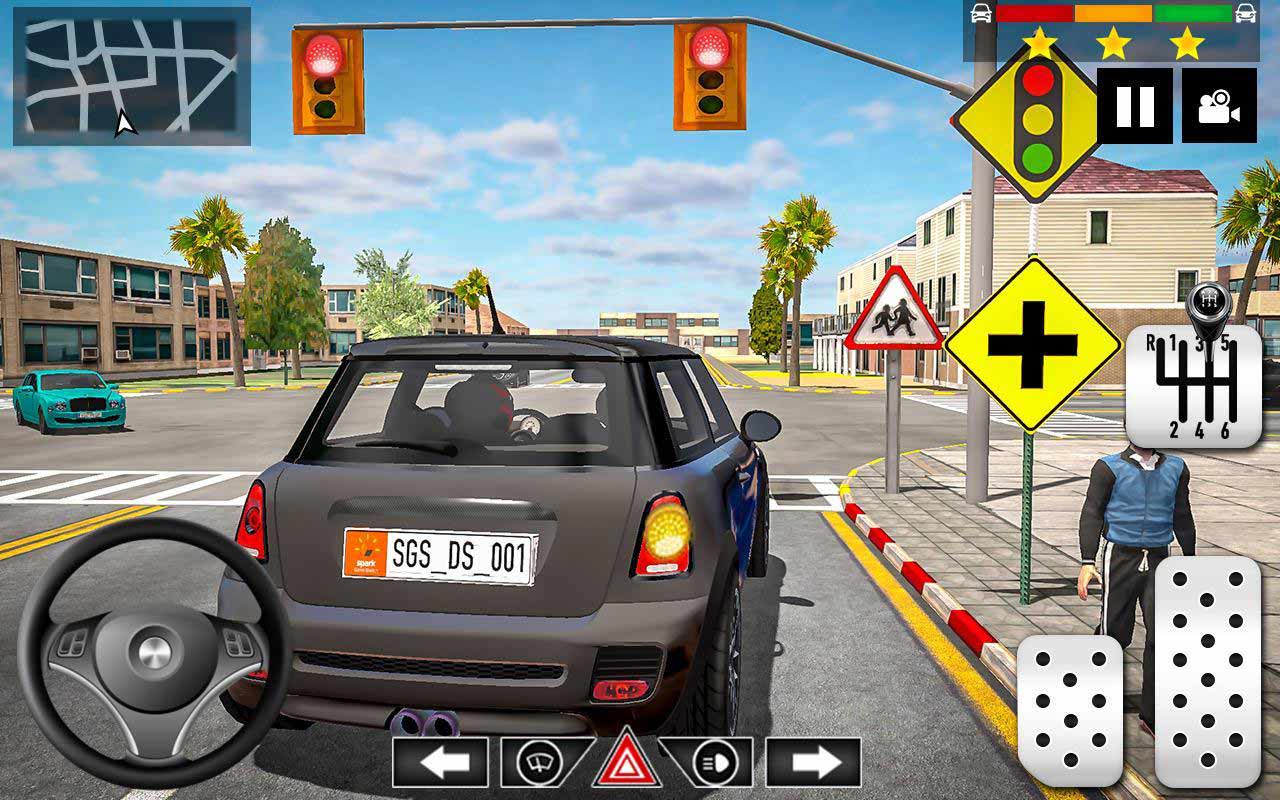The width and height of the screenshot is (1280, 800).
Task: Toggle the hazard warning lights
Action: pos(627,759)
